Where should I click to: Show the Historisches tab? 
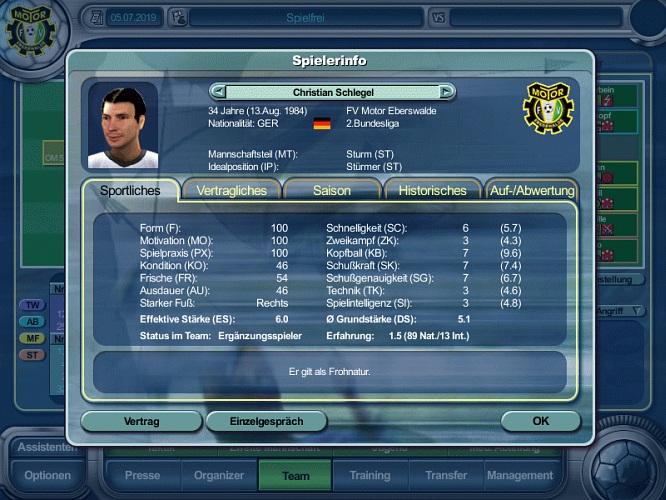point(432,190)
